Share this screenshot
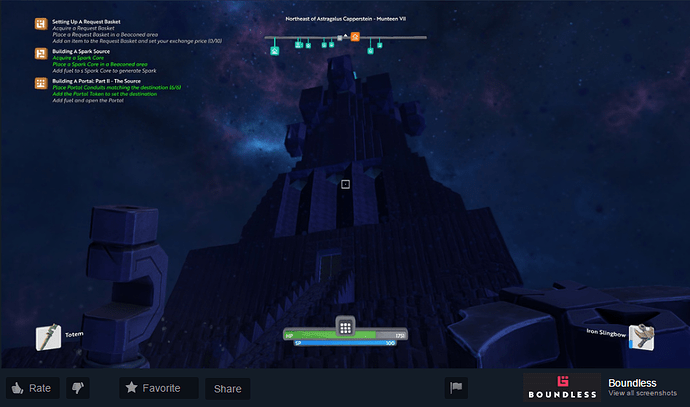 click(227, 388)
